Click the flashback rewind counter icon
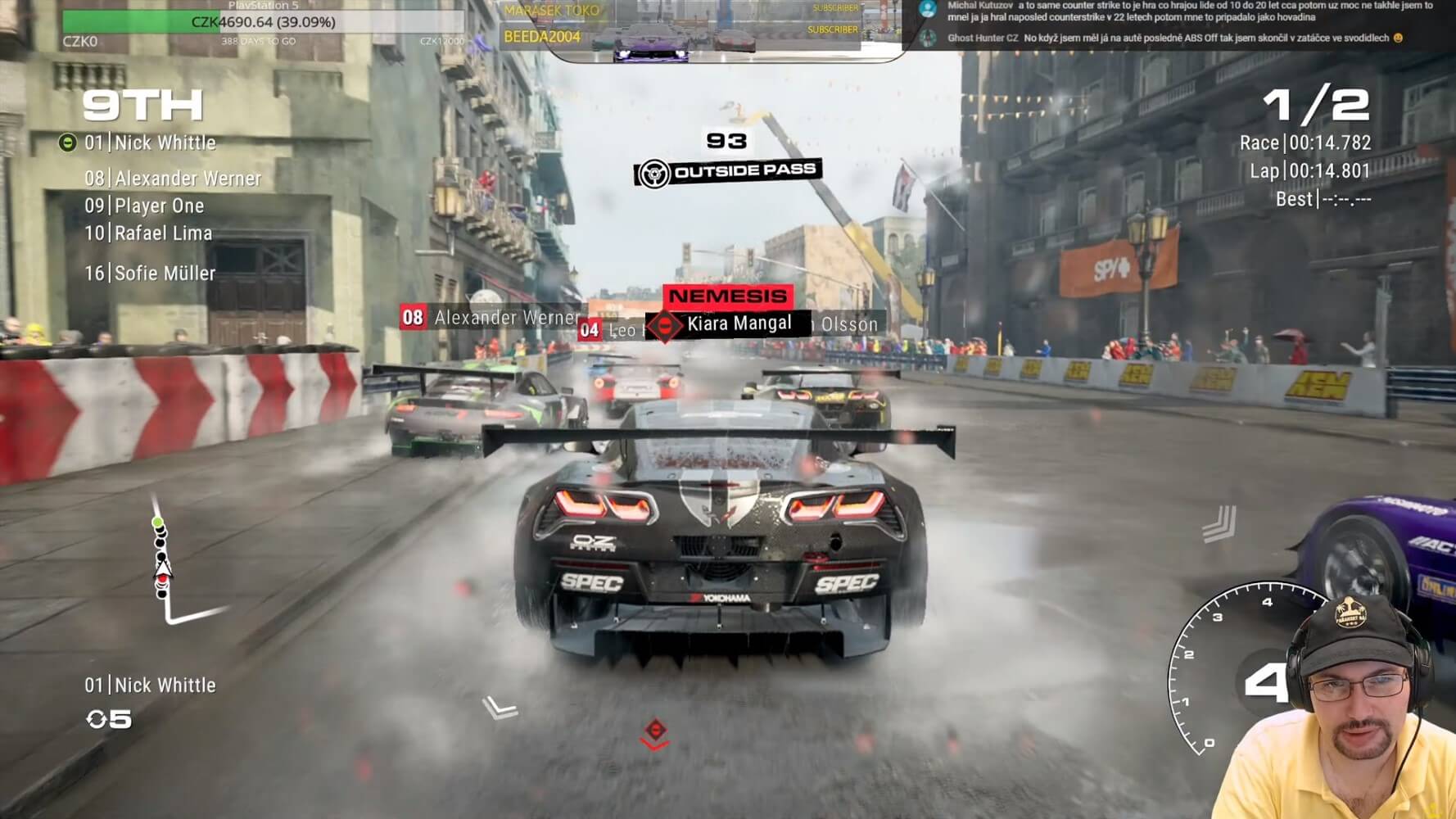 coord(97,719)
